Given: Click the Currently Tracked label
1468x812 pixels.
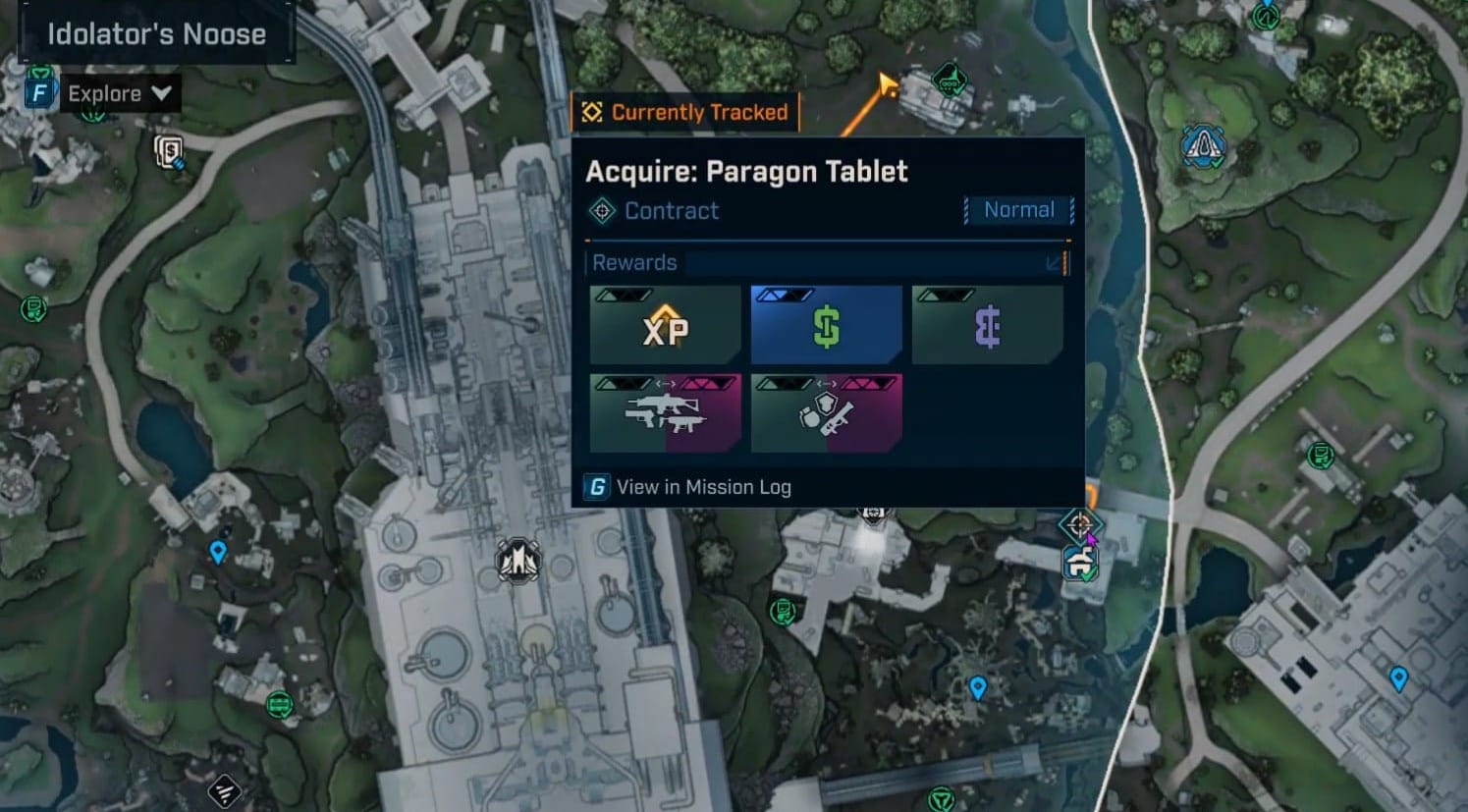Looking at the screenshot, I should (685, 112).
